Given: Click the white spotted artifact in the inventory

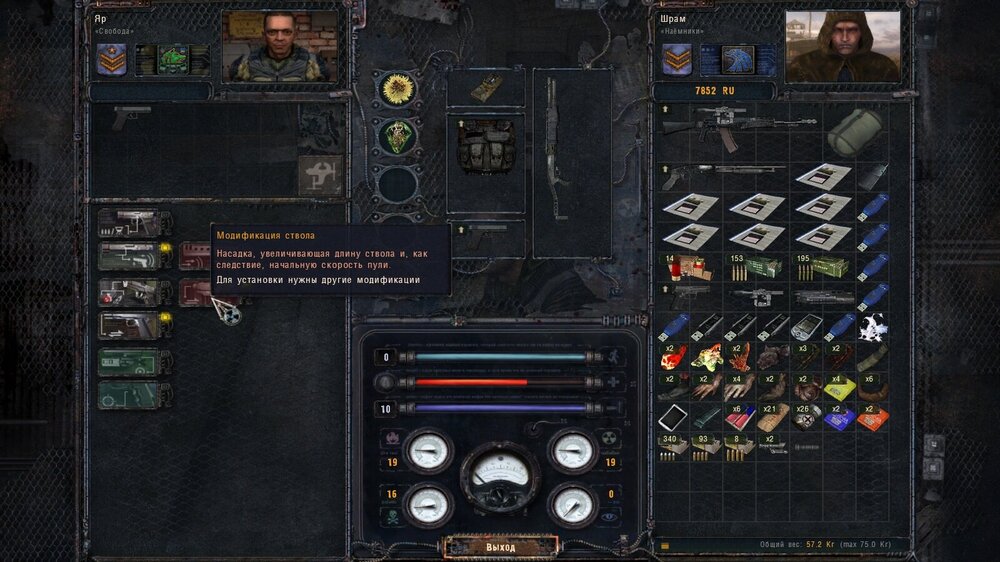Looking at the screenshot, I should pos(873,327).
